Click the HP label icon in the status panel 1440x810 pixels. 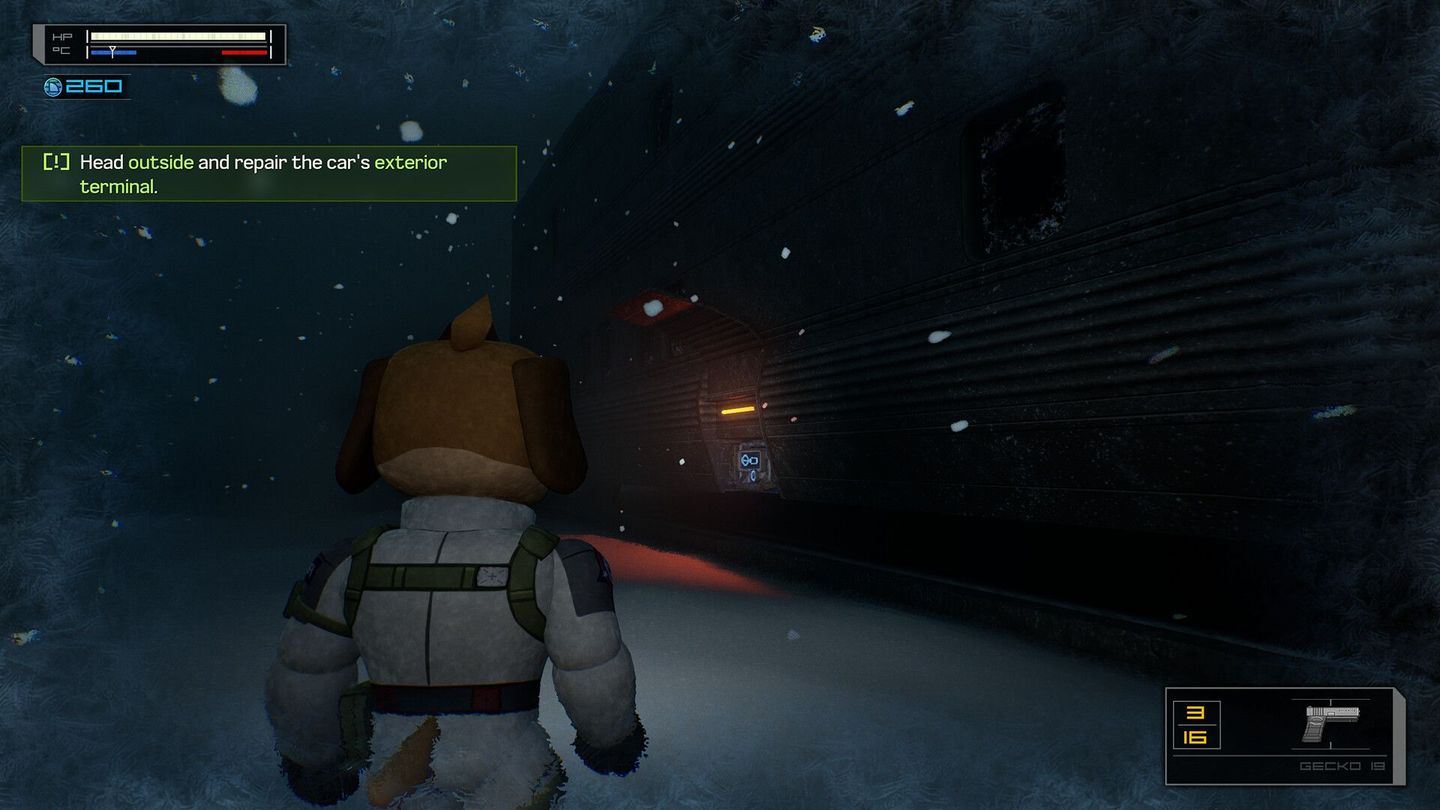point(61,35)
